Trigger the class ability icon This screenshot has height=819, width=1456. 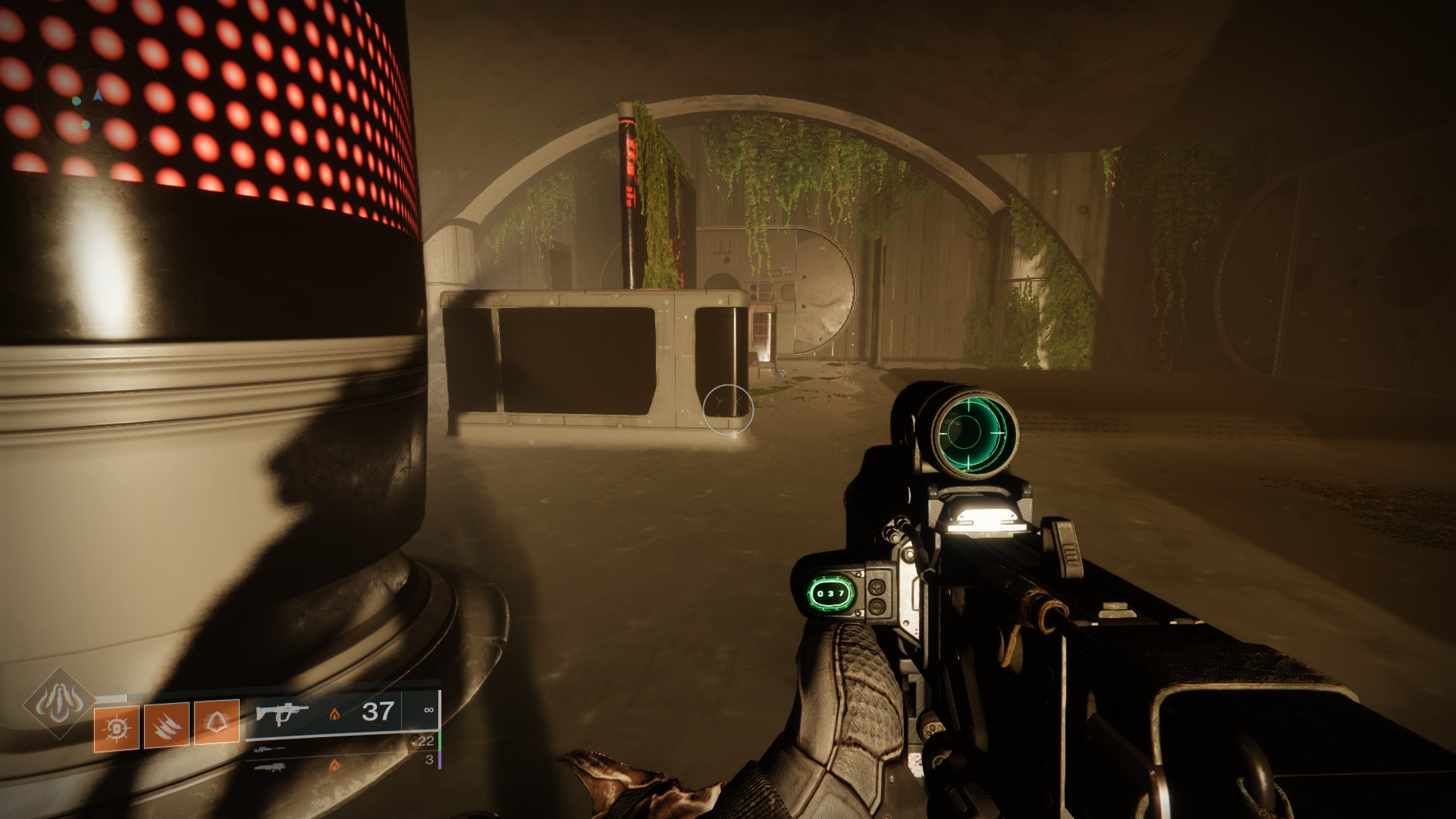(x=217, y=722)
